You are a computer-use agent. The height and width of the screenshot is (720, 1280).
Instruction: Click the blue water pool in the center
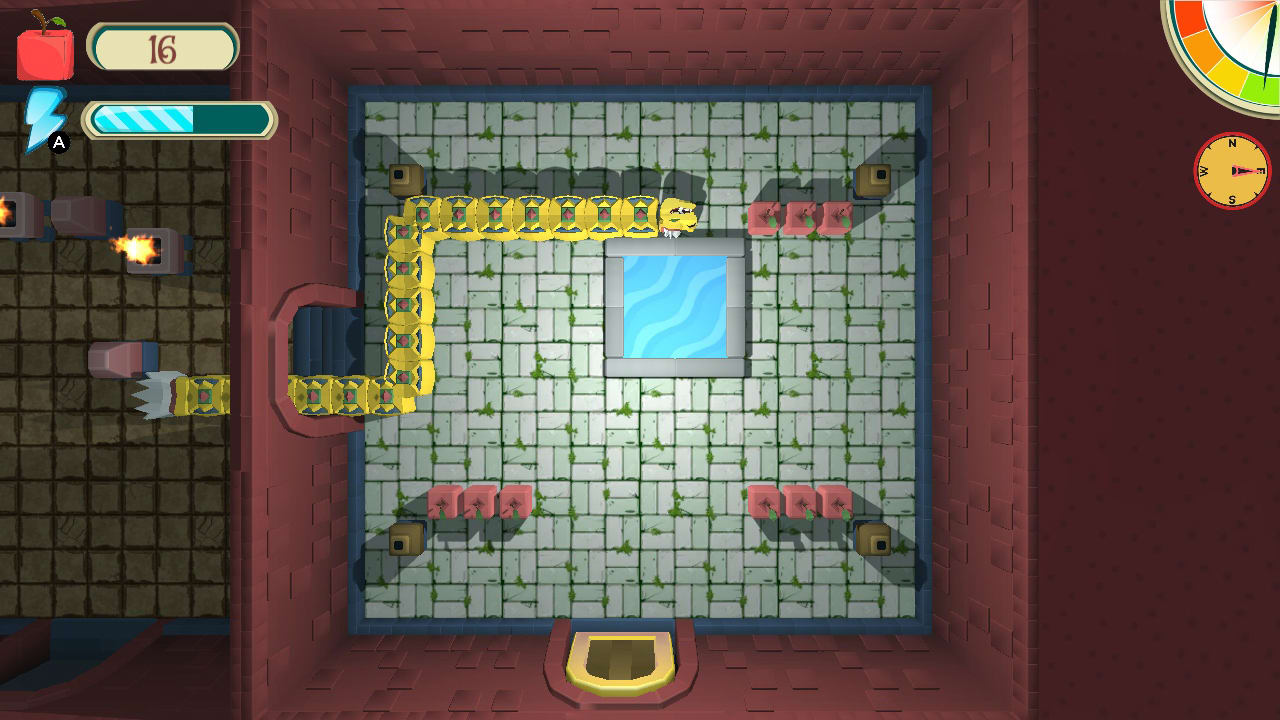click(x=675, y=305)
